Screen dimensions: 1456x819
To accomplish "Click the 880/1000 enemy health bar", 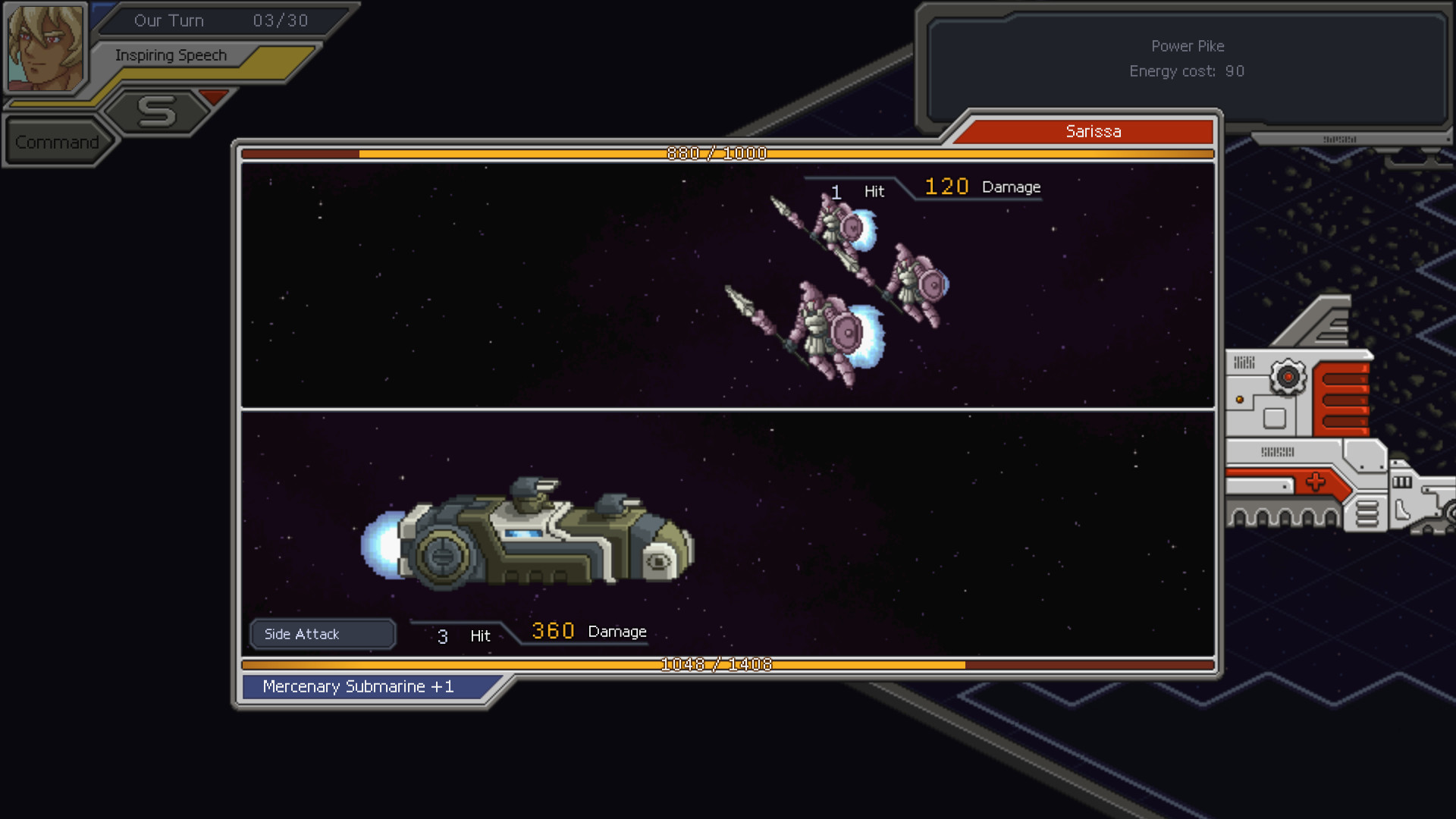I will (717, 153).
